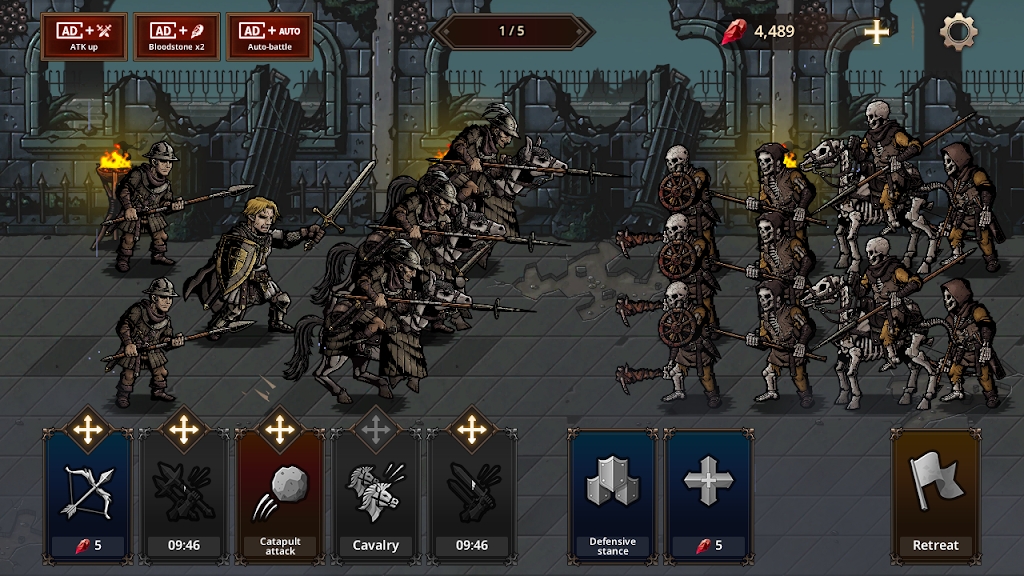Retreat from the battle
Viewport: 1024px width, 576px height.
pyautogui.click(x=935, y=493)
